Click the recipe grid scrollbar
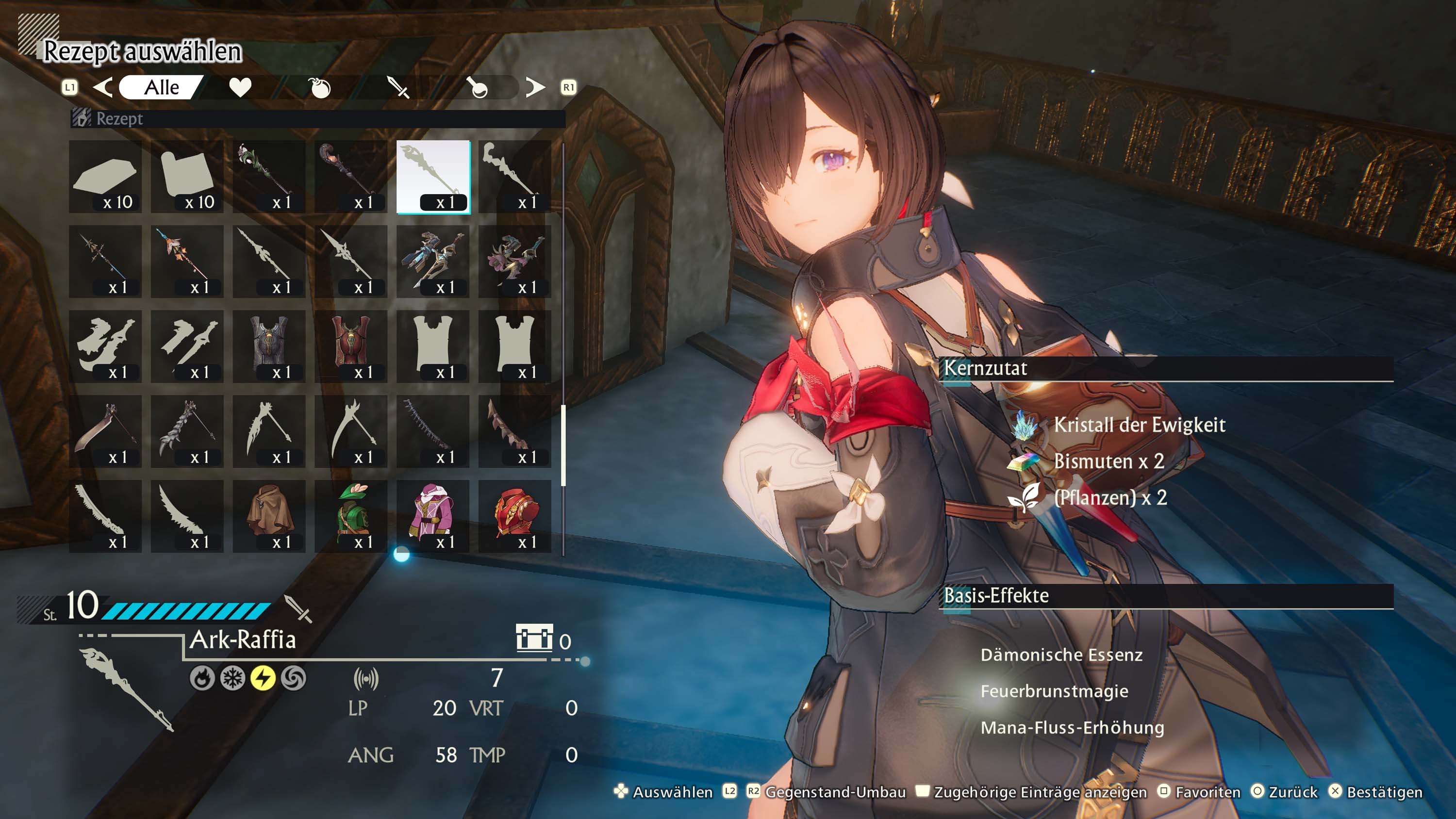Viewport: 1456px width, 819px height. point(563,445)
